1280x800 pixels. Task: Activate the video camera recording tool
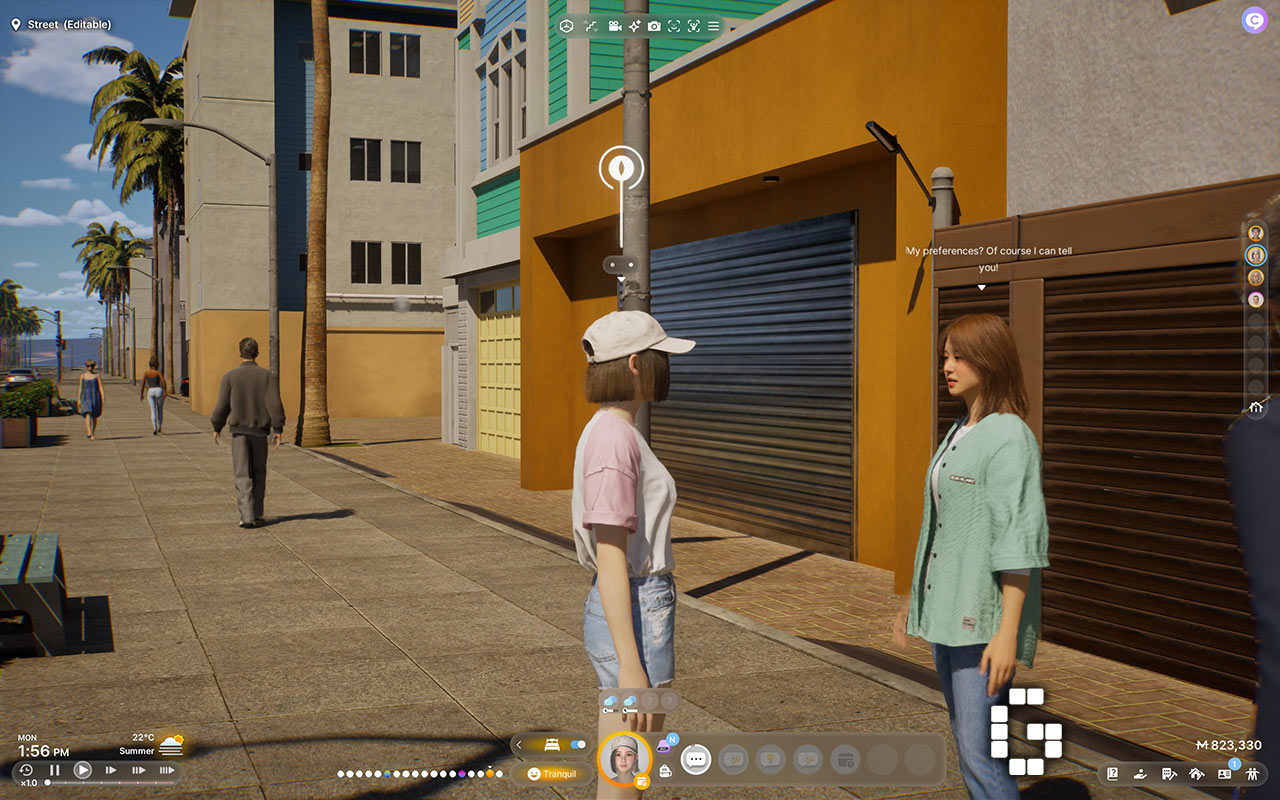(x=613, y=26)
